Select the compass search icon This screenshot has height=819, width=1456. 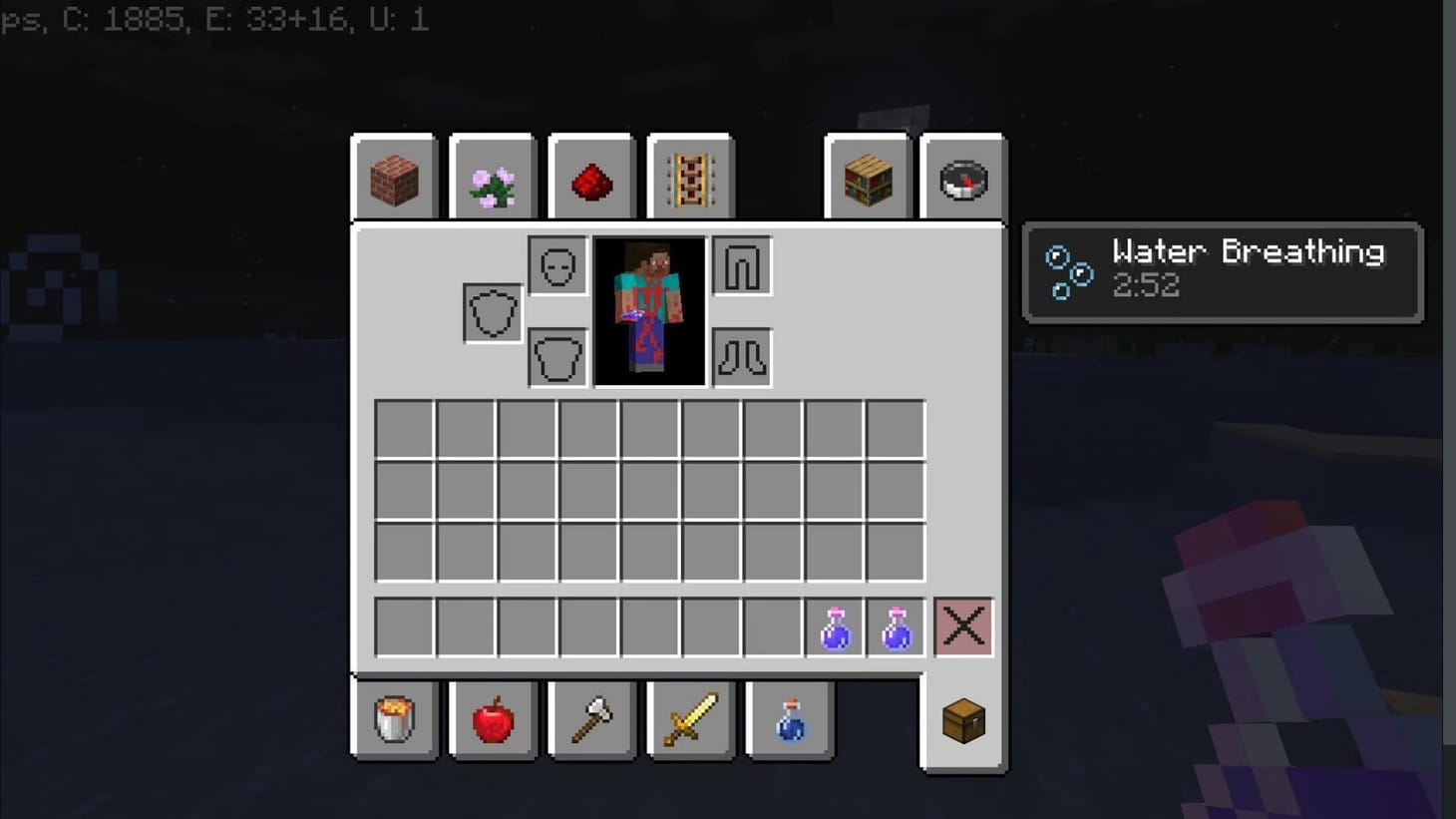tap(960, 178)
